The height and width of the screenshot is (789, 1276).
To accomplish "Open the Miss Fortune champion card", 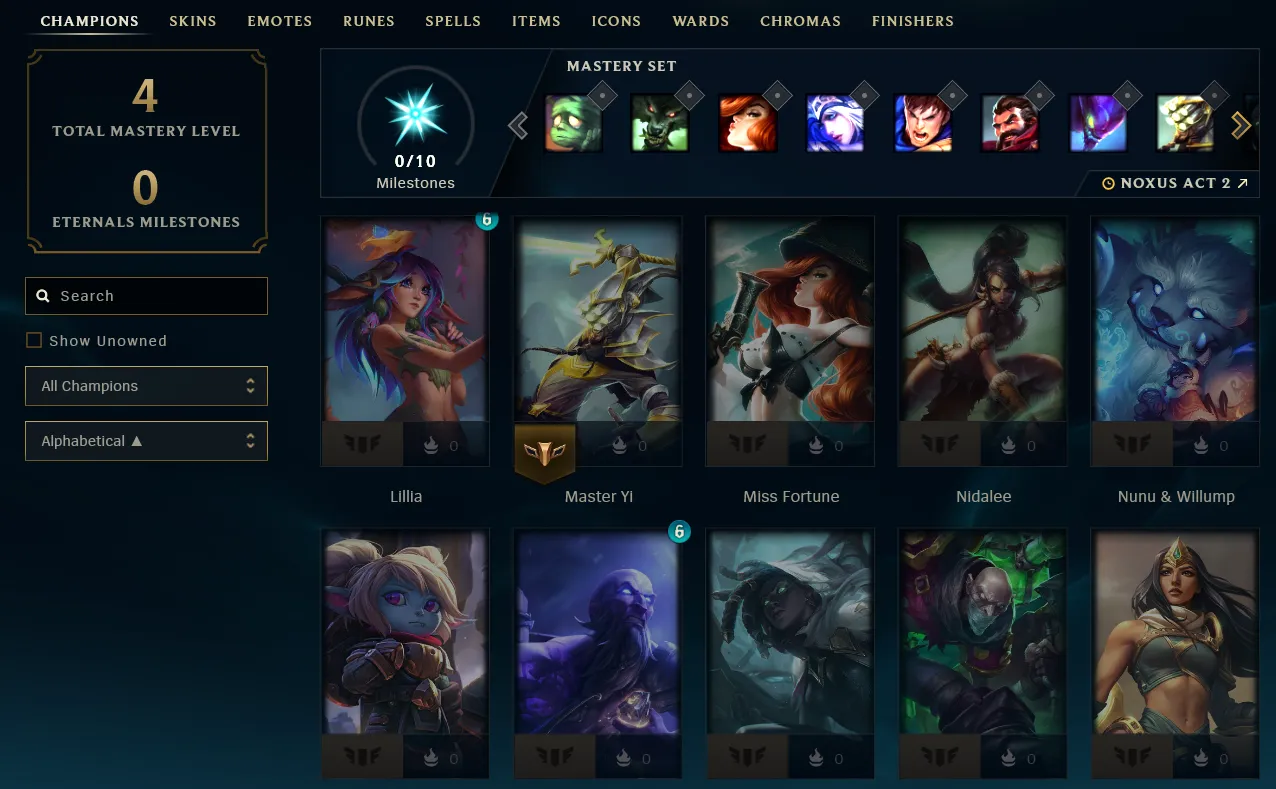I will pos(790,330).
